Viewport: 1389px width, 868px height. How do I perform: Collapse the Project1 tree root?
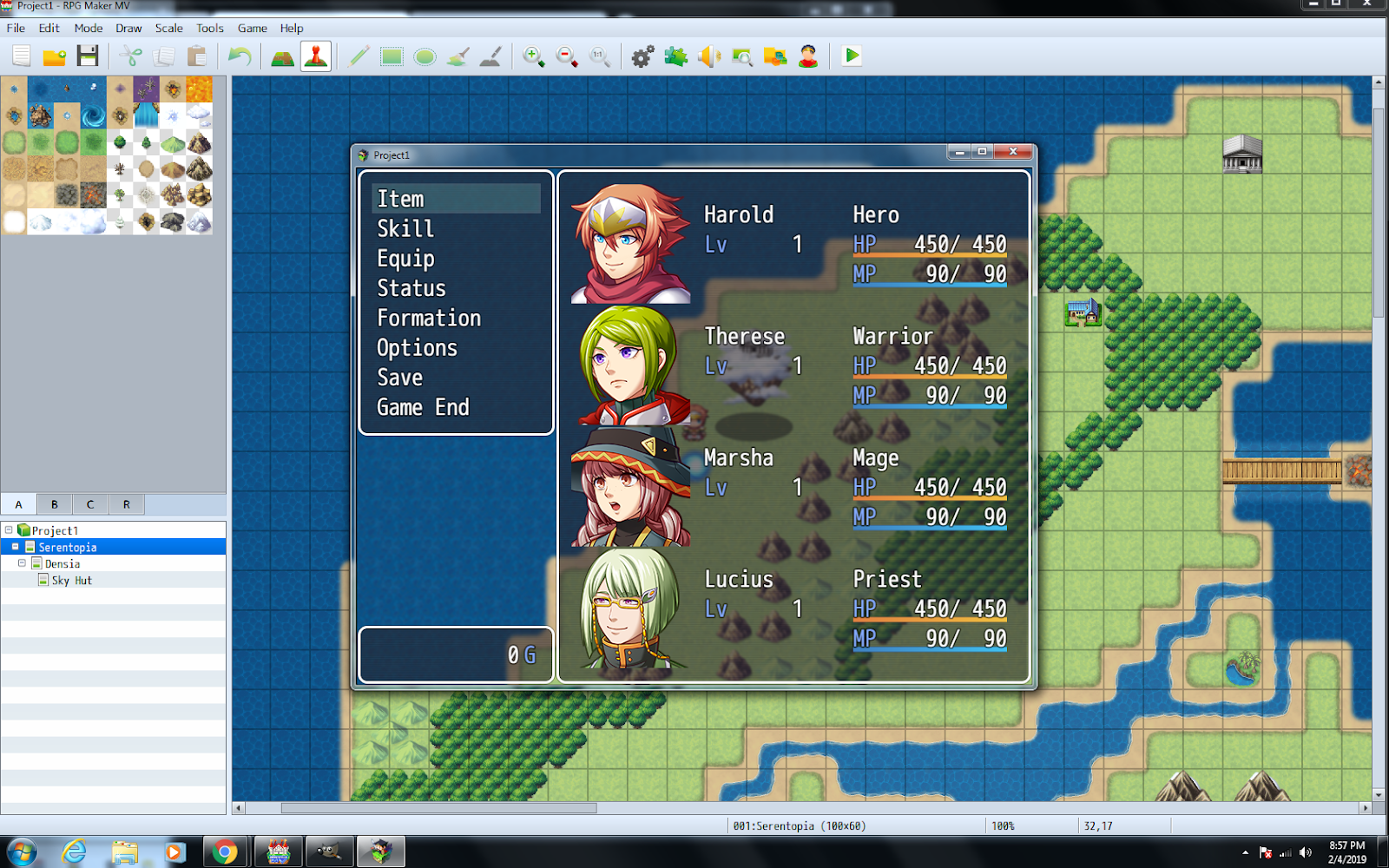(x=9, y=529)
